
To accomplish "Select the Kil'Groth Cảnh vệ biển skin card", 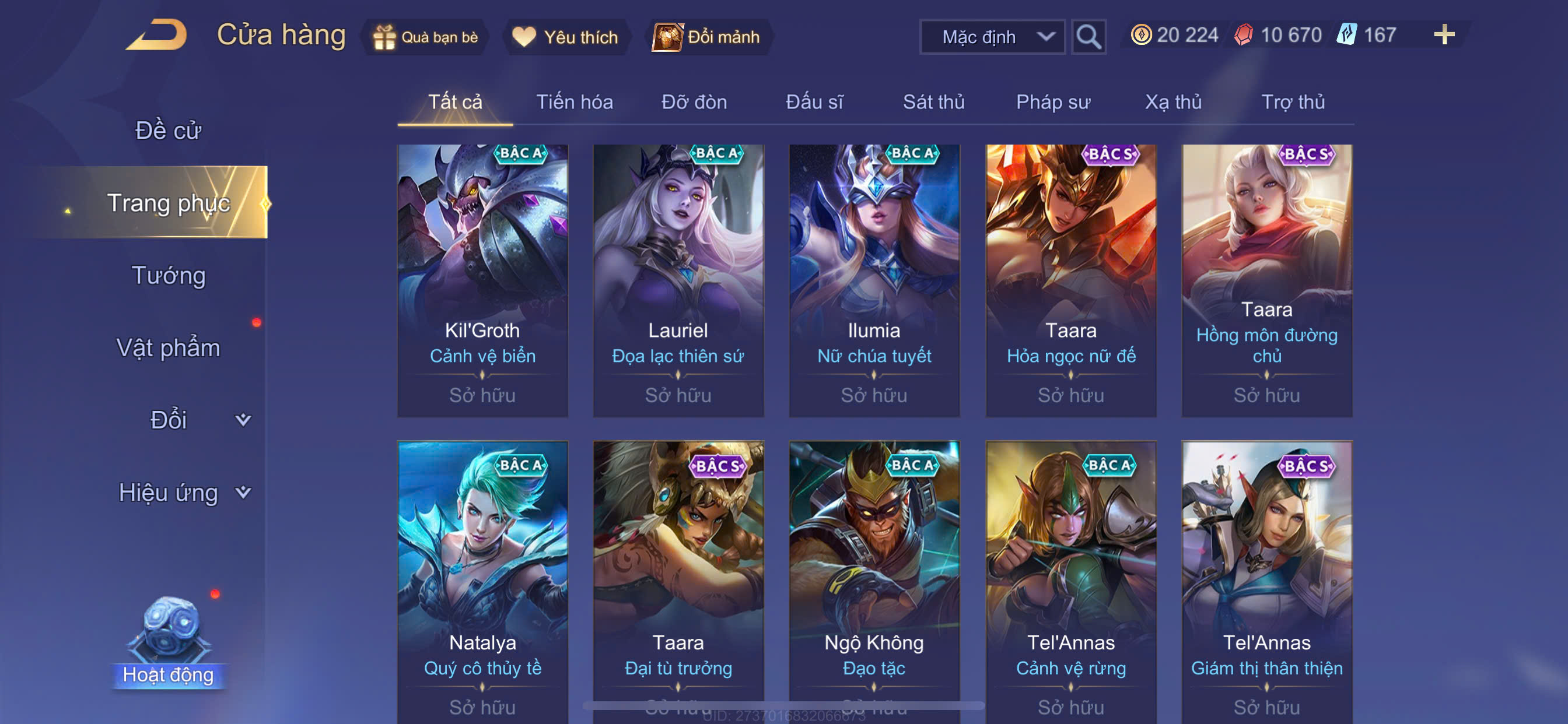I will (x=482, y=280).
